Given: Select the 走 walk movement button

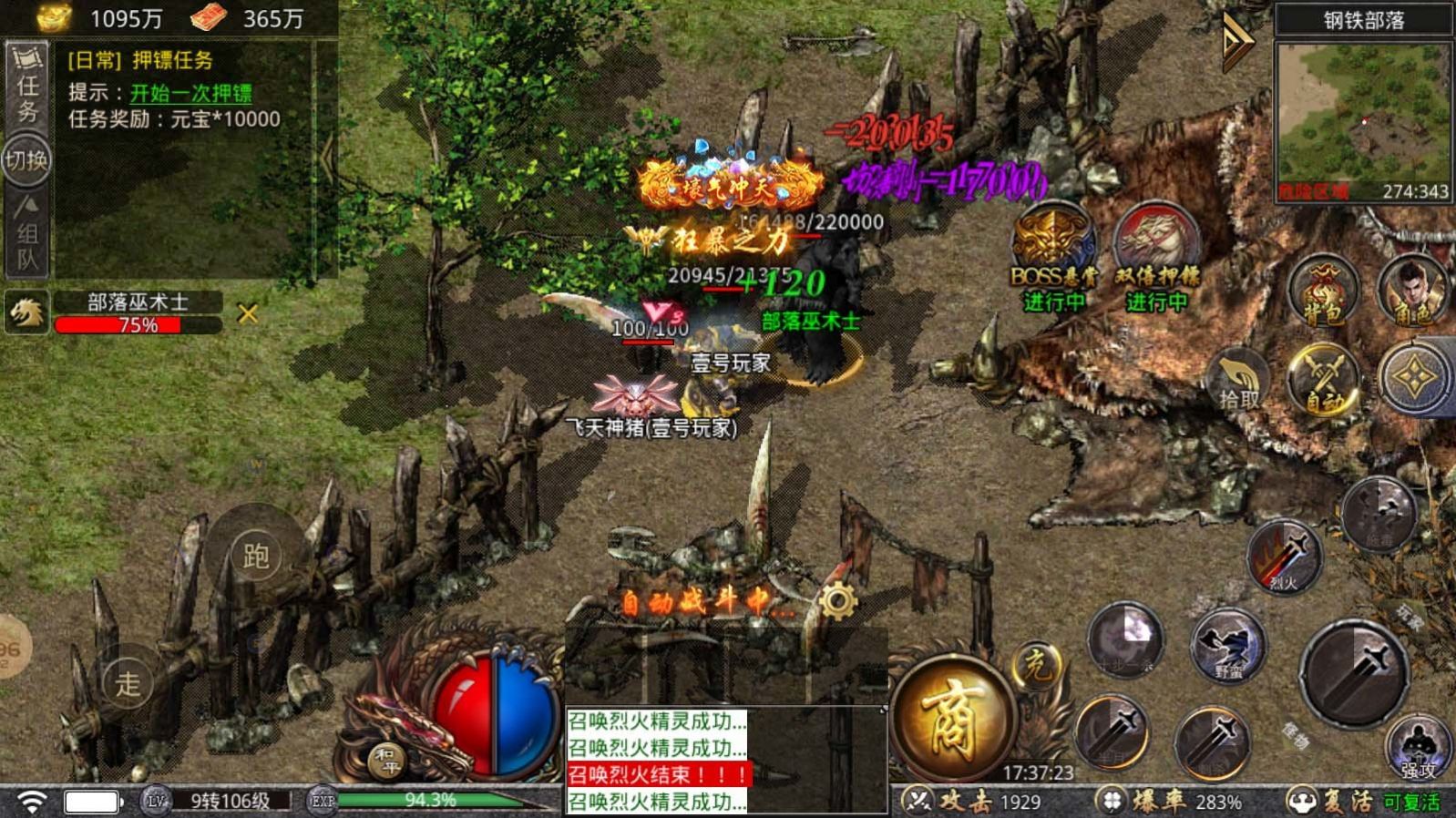Looking at the screenshot, I should pos(128,682).
